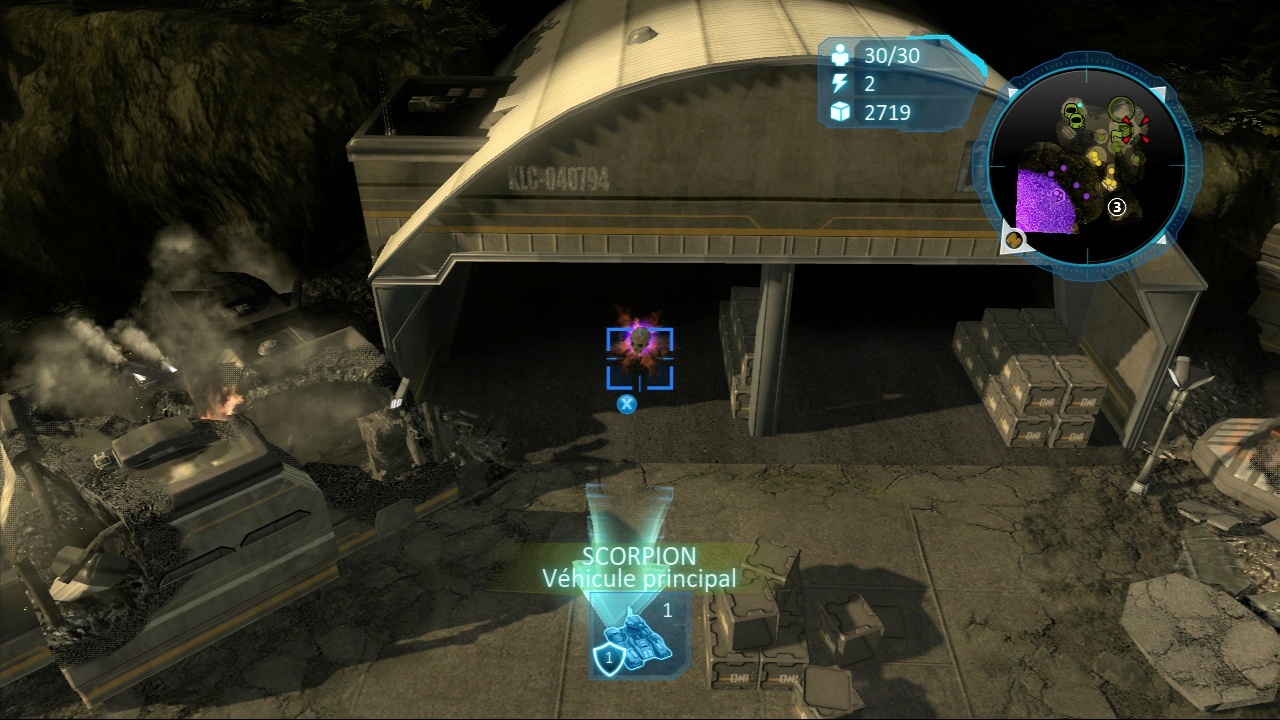The width and height of the screenshot is (1280, 720).
Task: Click the numbered 3 marker on the minimap
Action: click(x=1117, y=207)
